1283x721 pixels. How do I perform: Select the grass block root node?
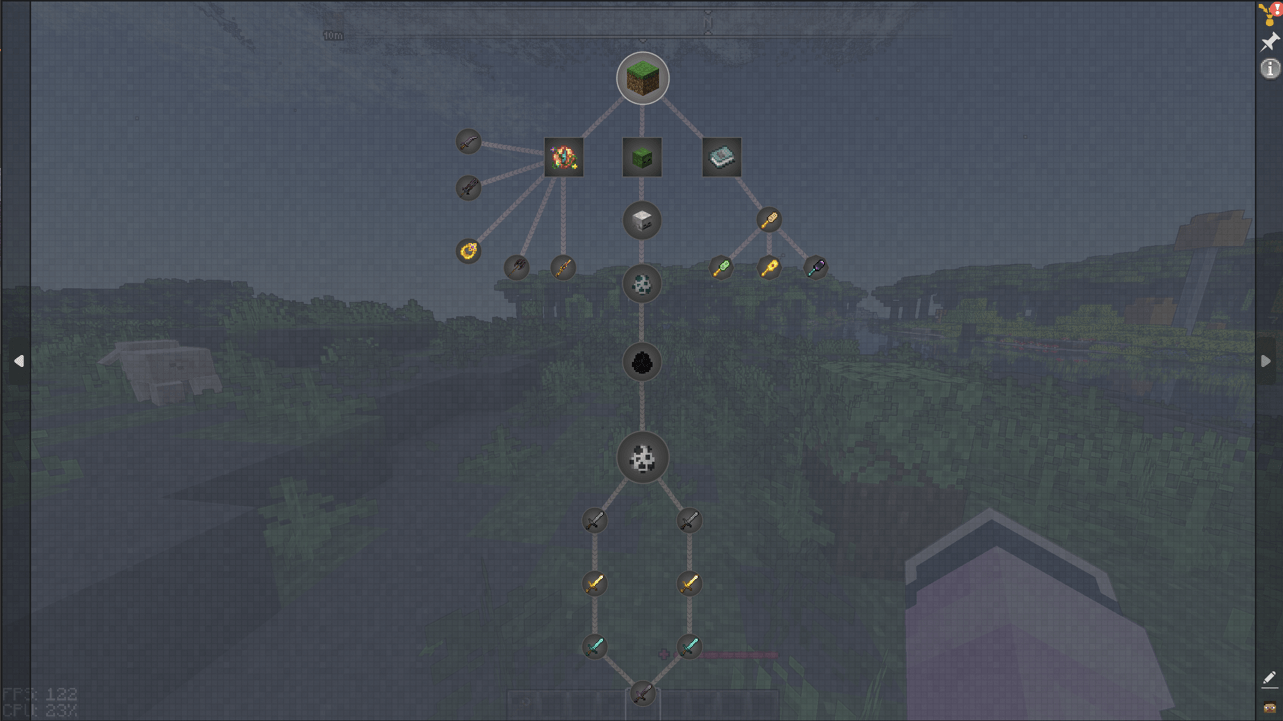[643, 79]
